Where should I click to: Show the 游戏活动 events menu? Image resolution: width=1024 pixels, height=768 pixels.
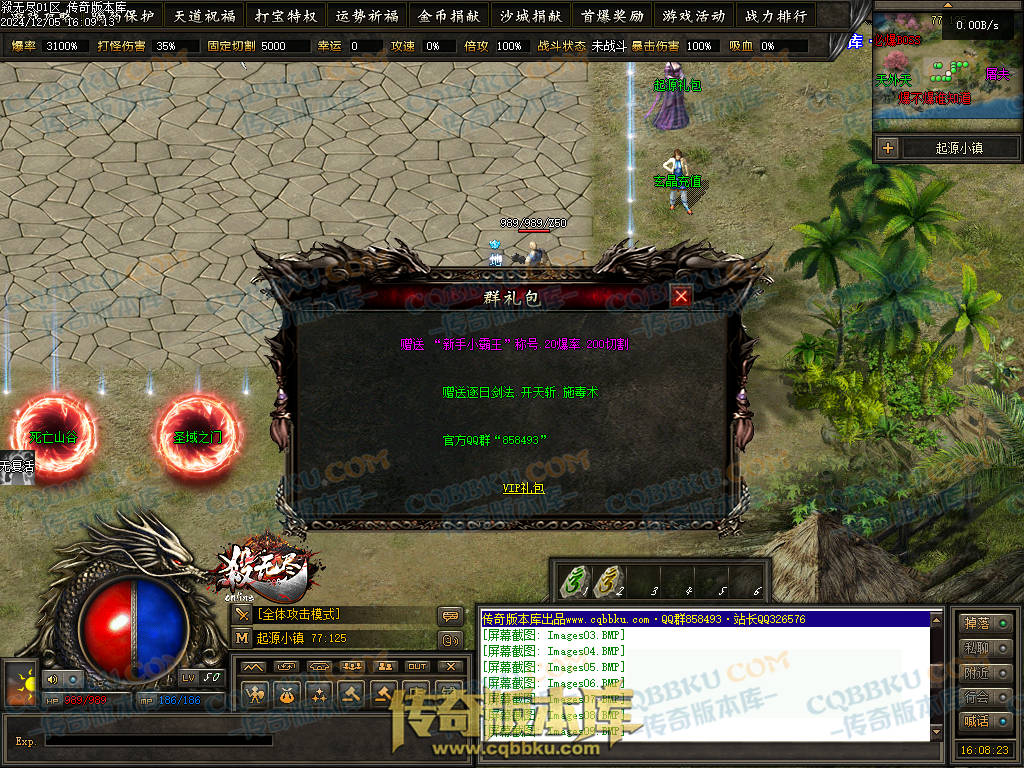[x=693, y=16]
